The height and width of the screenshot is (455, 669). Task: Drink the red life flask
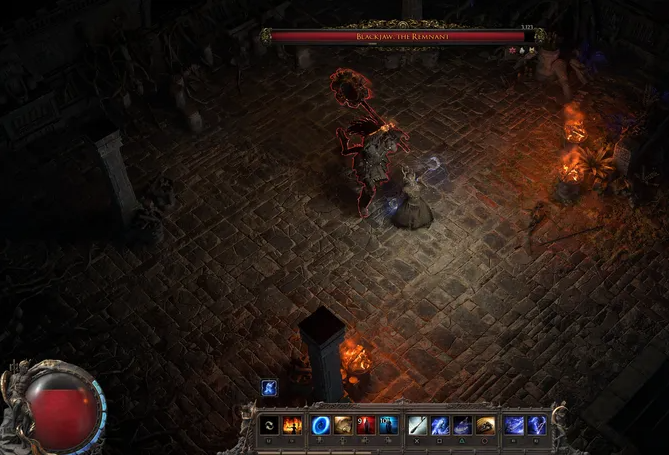click(365, 425)
